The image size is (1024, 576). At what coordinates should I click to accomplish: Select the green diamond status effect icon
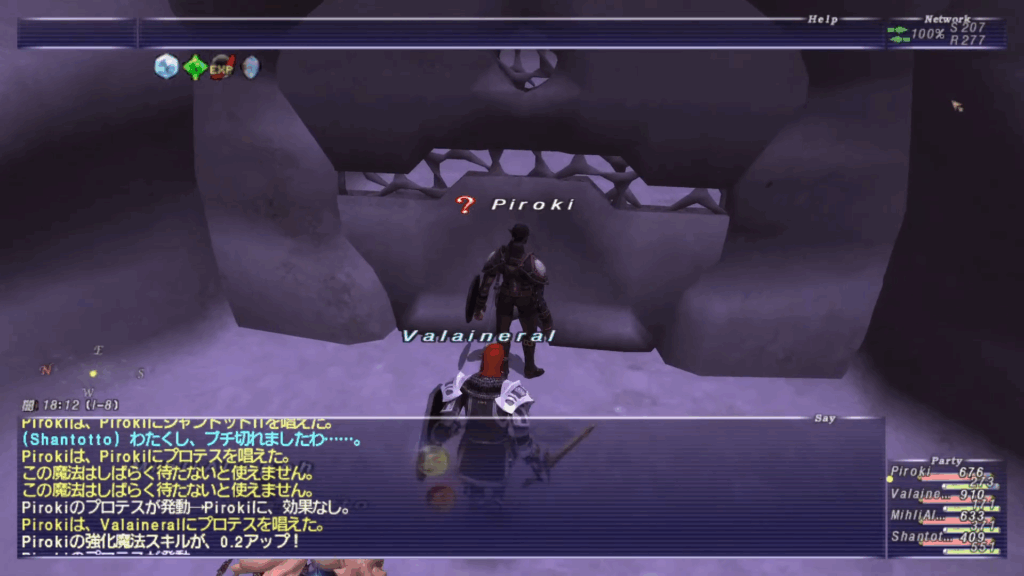[195, 67]
